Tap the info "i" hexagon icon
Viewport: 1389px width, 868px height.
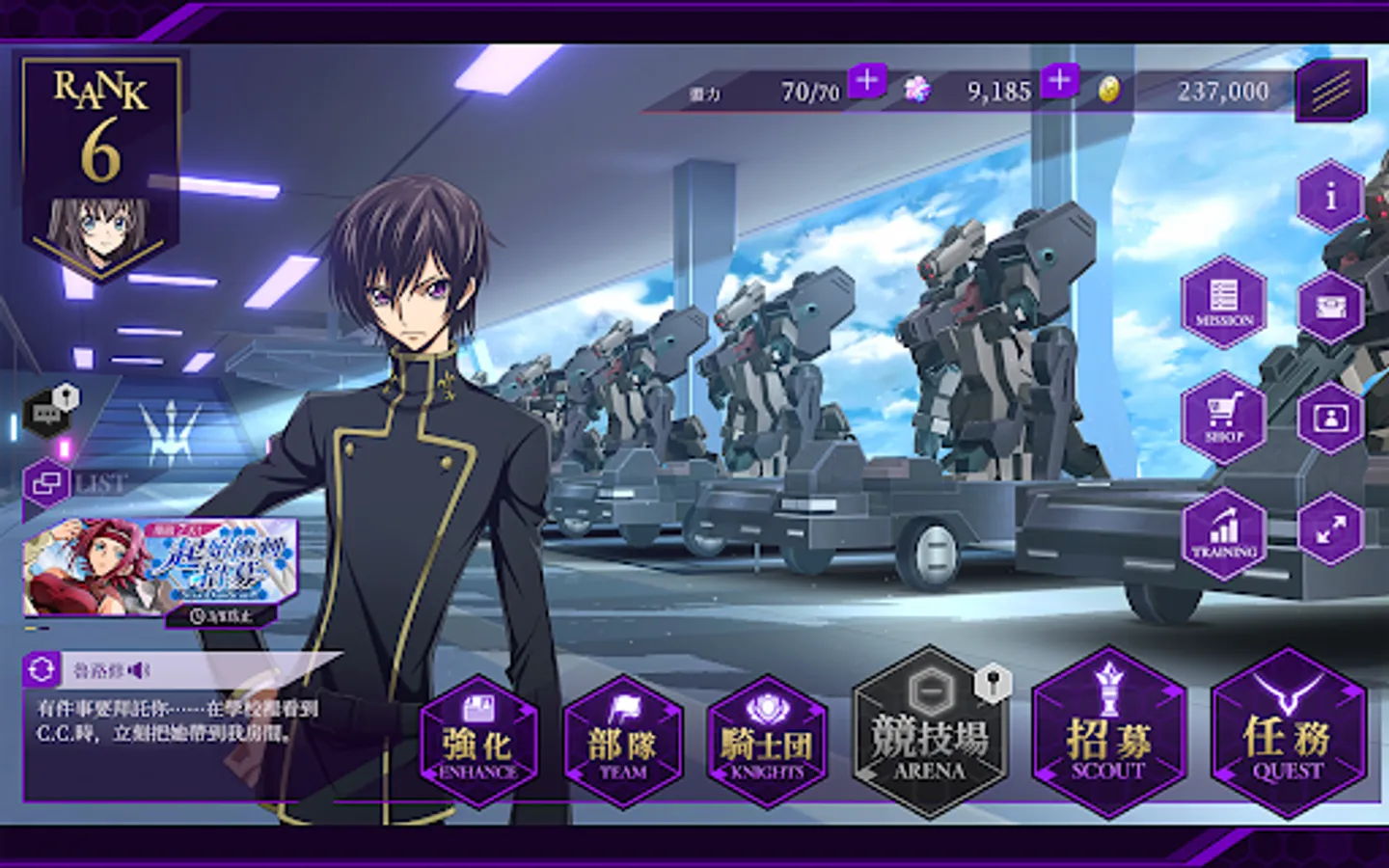pos(1331,197)
